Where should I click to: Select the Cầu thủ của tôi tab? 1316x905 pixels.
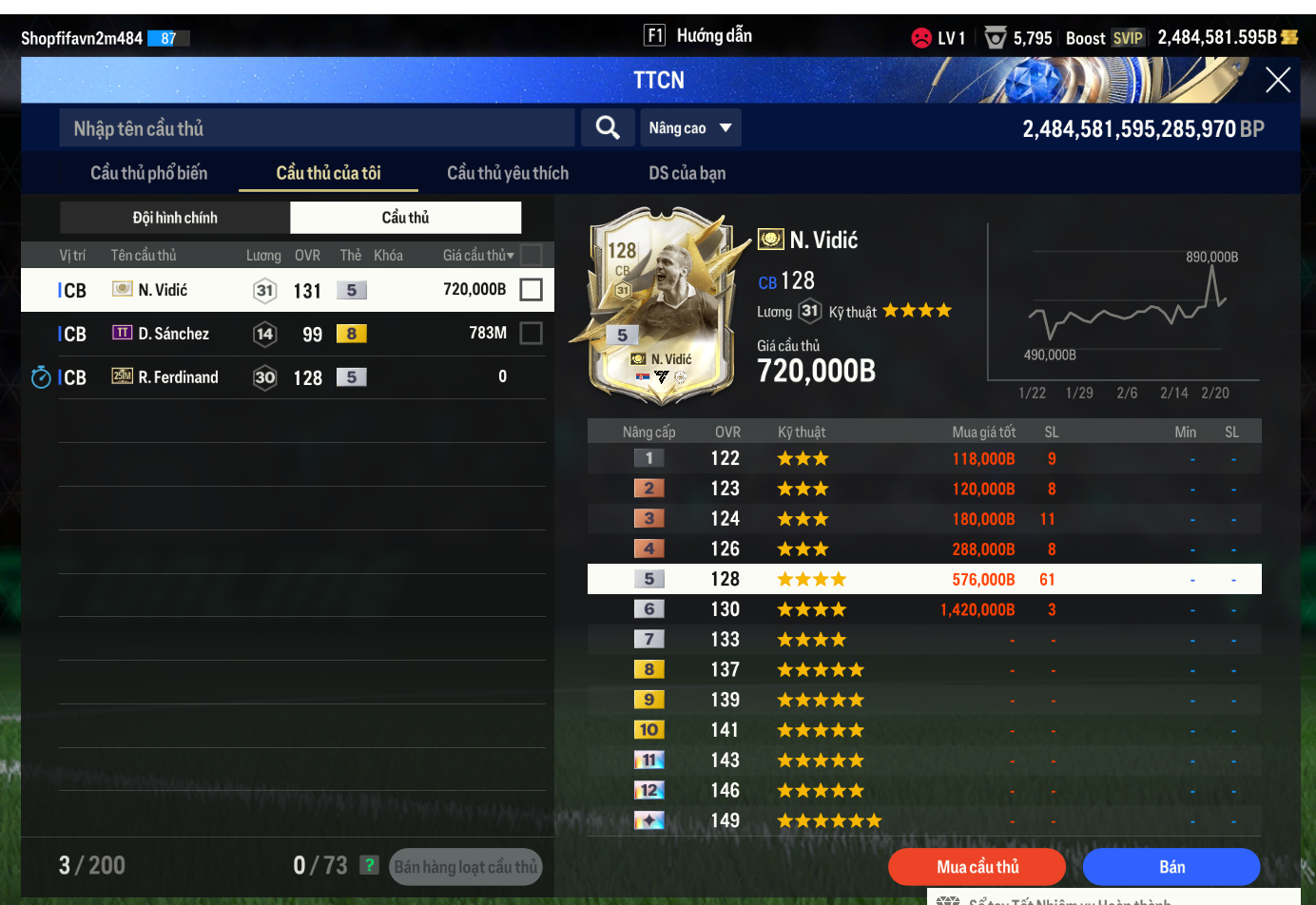click(x=328, y=173)
